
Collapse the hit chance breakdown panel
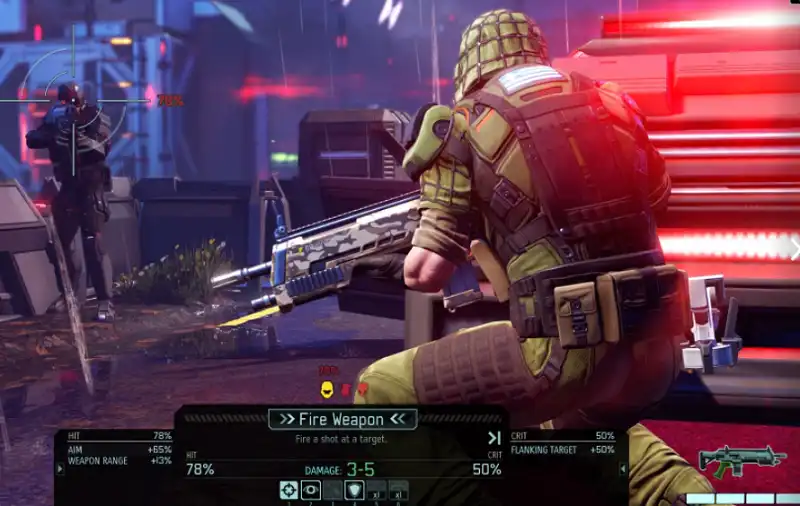click(59, 468)
